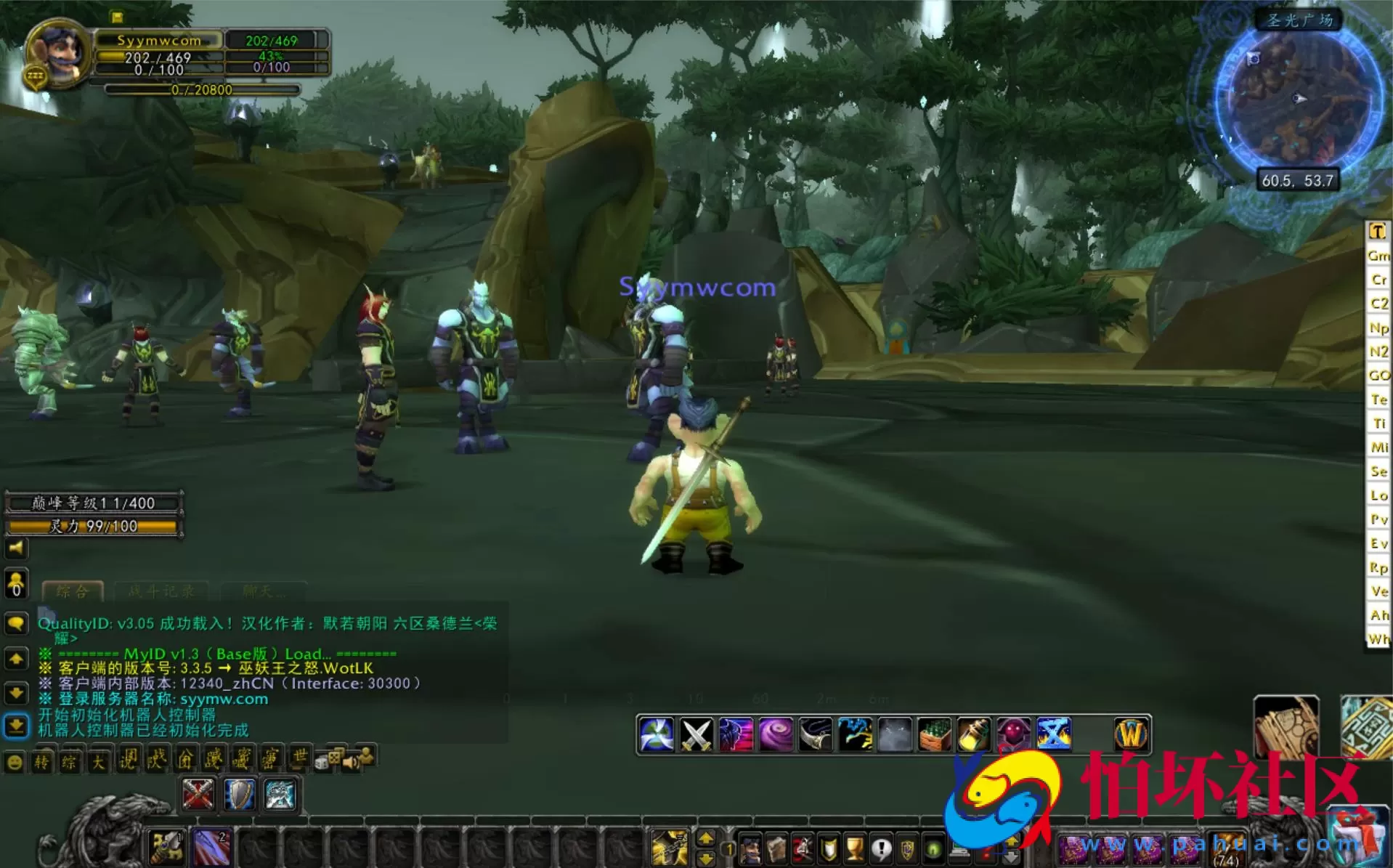Click the Gm button on the right sidebar

coord(1378,256)
